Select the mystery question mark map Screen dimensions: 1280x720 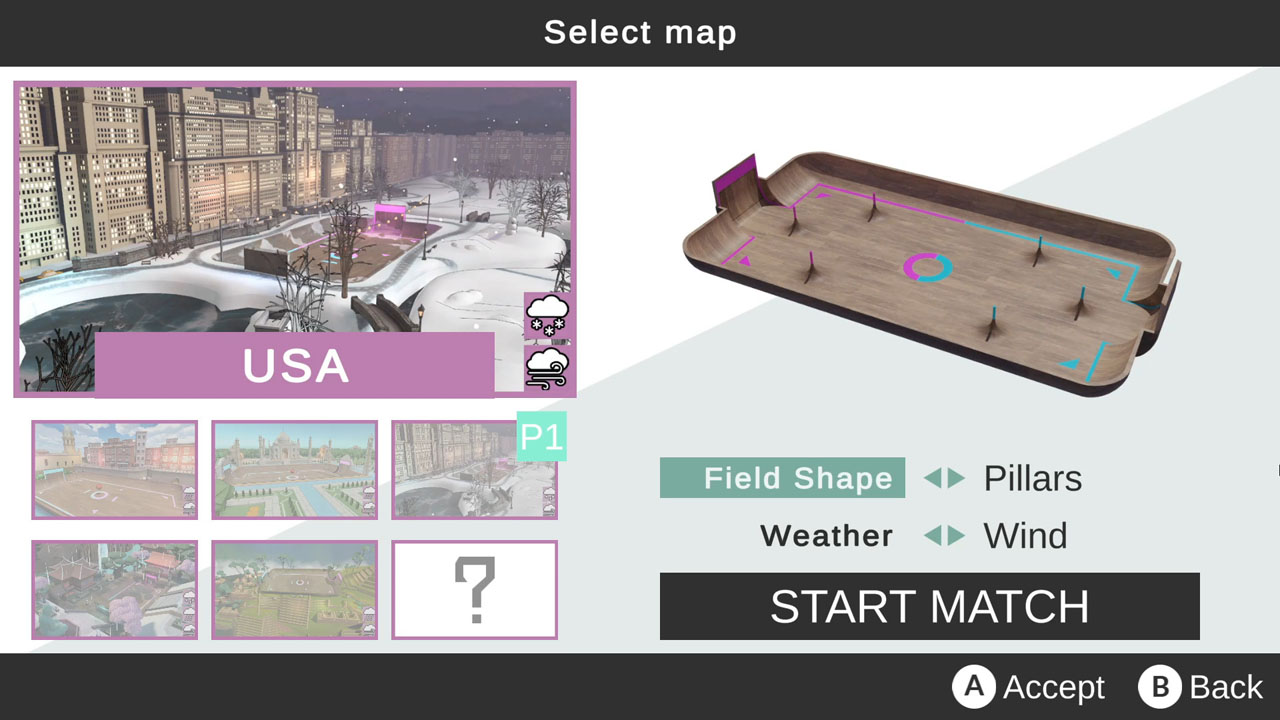coord(475,590)
